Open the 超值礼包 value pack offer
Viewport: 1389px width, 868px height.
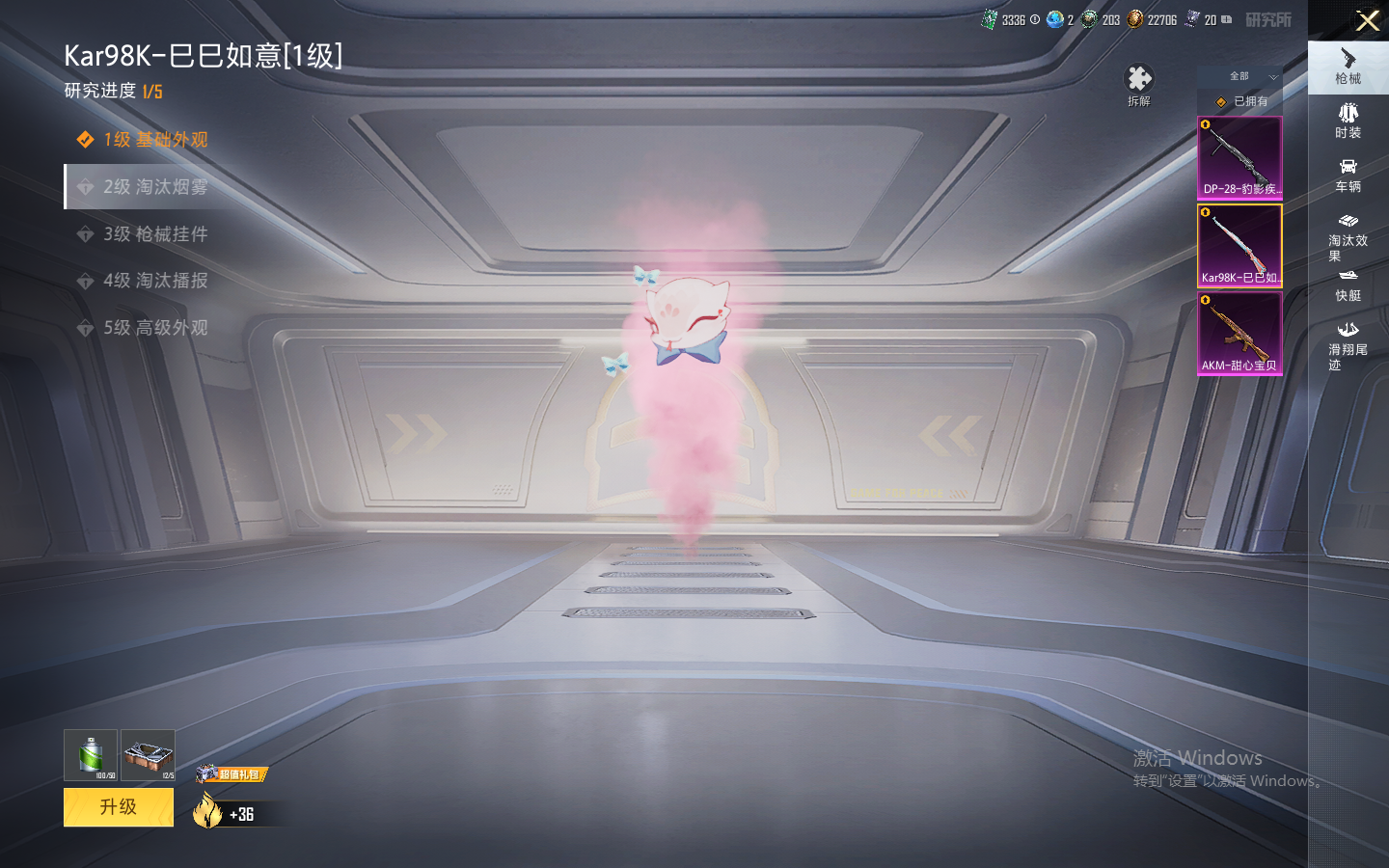[232, 774]
